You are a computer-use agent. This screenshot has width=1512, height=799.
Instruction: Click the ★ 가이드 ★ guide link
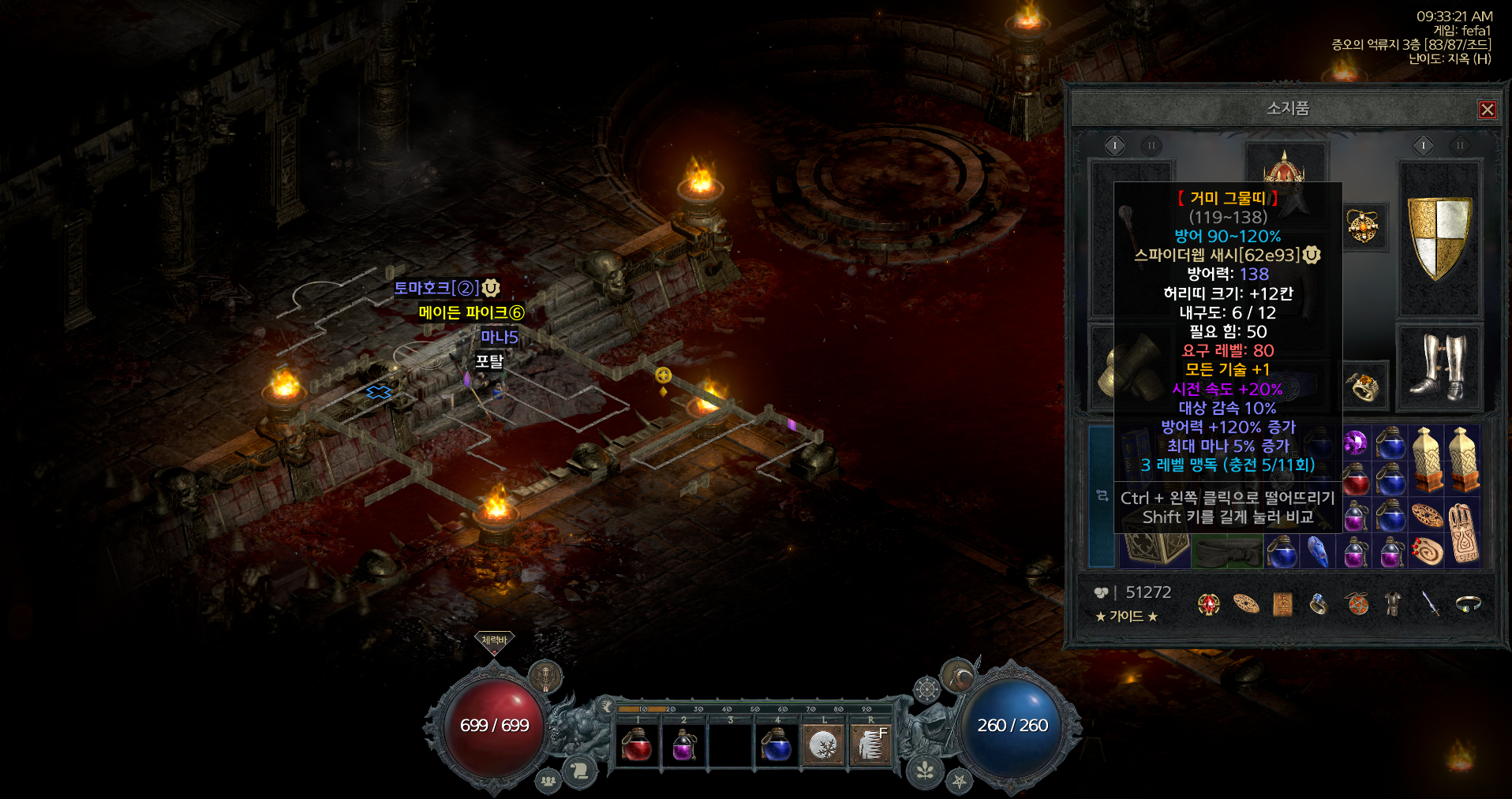point(1126,616)
